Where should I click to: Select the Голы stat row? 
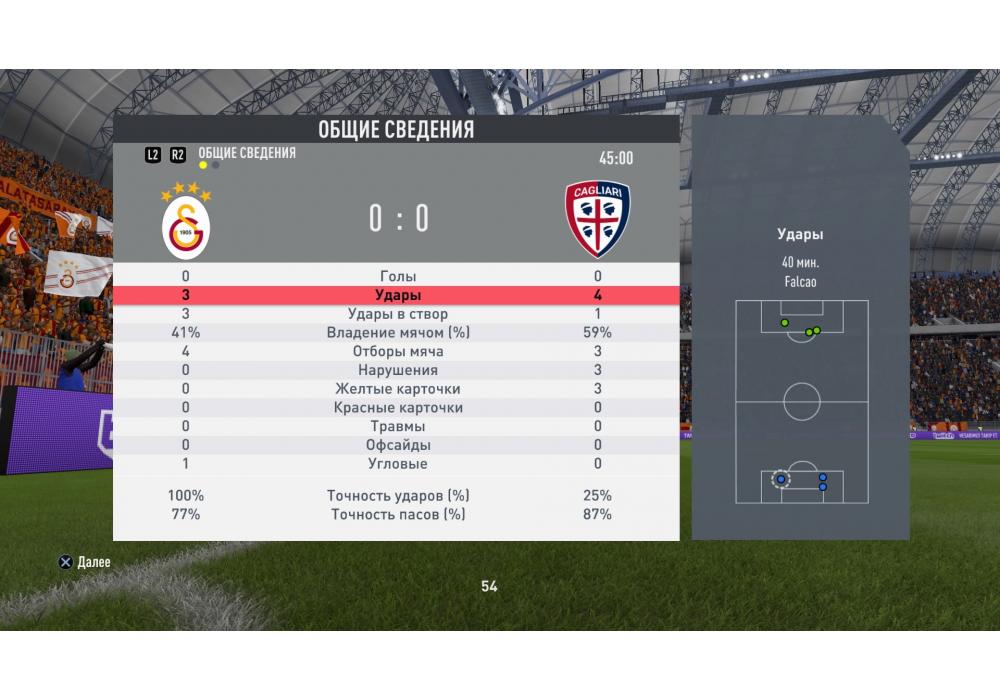[397, 276]
